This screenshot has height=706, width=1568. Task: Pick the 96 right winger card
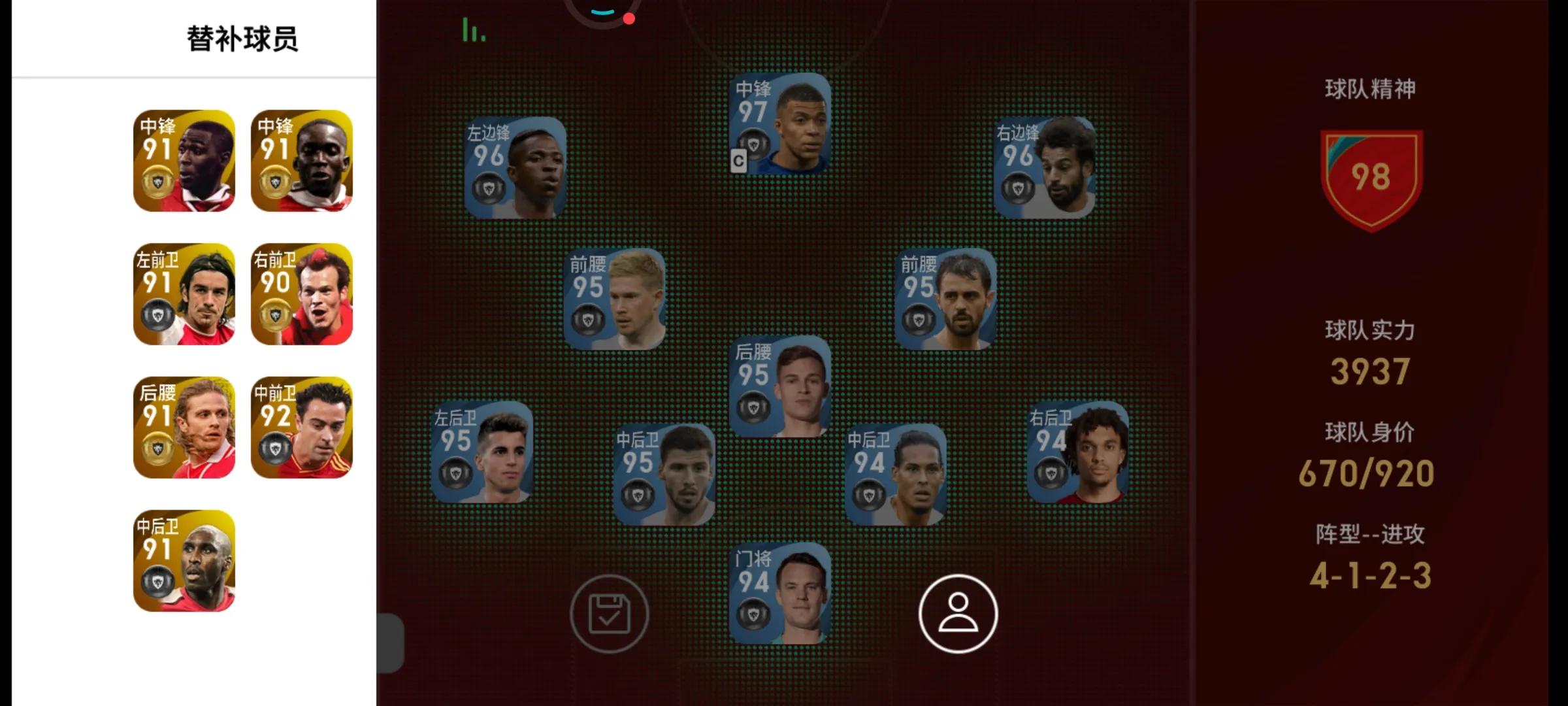tap(1044, 167)
